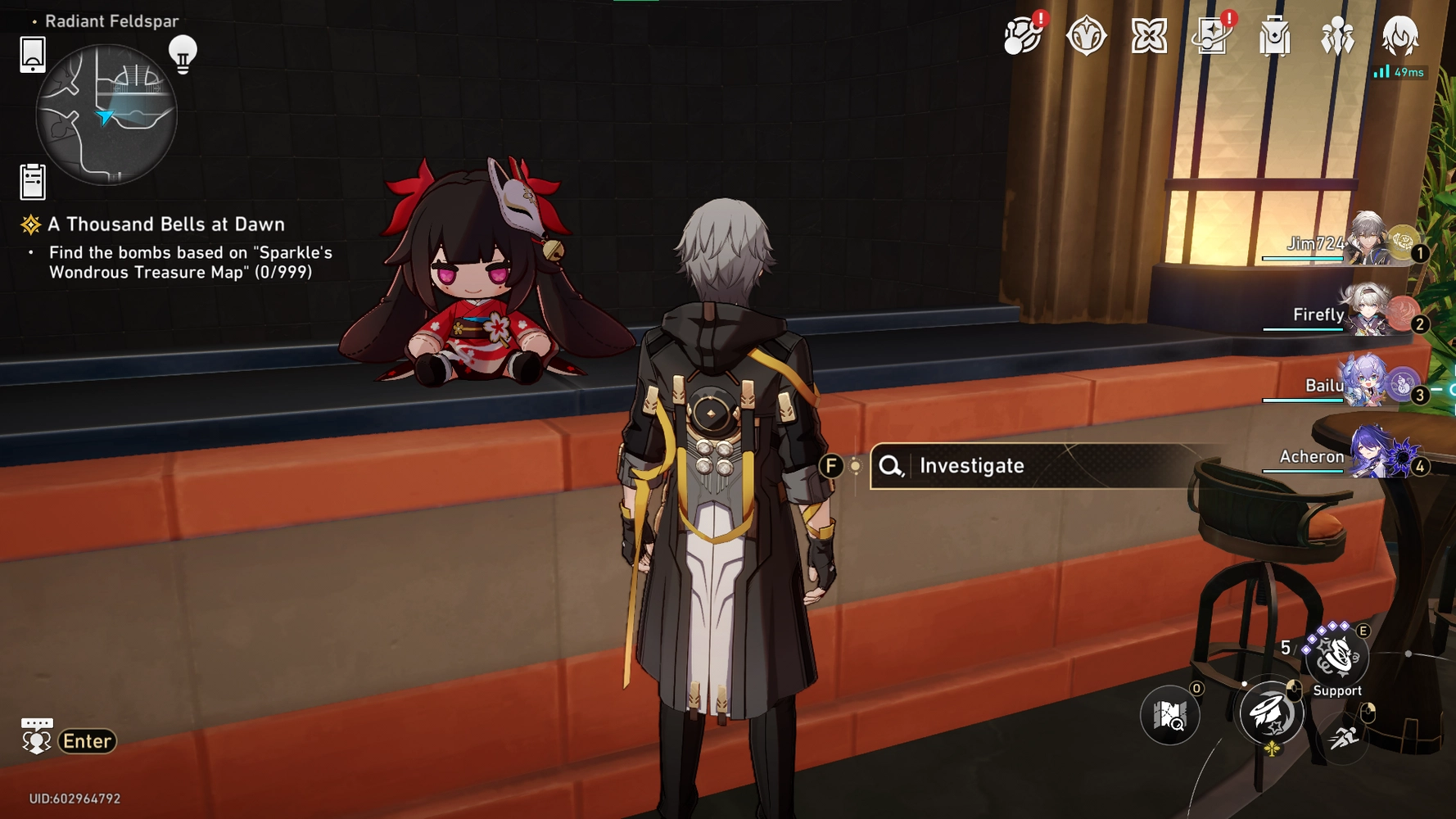Open the Inventory backpack icon

coord(1273,35)
